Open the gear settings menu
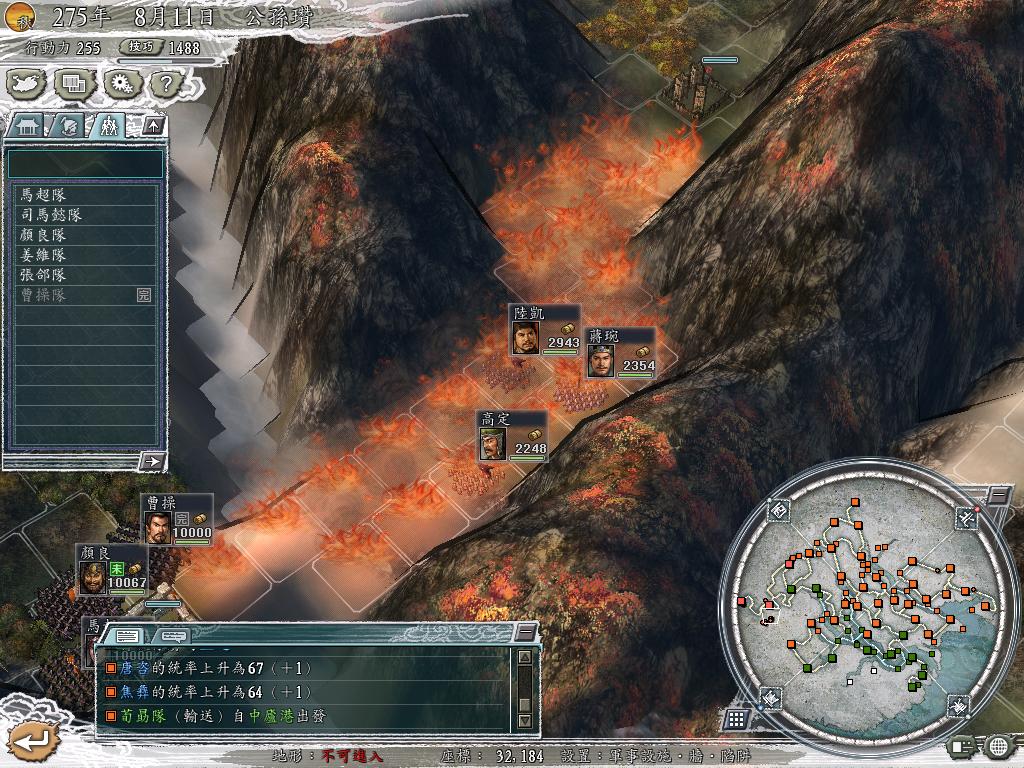The image size is (1024, 768). [121, 84]
